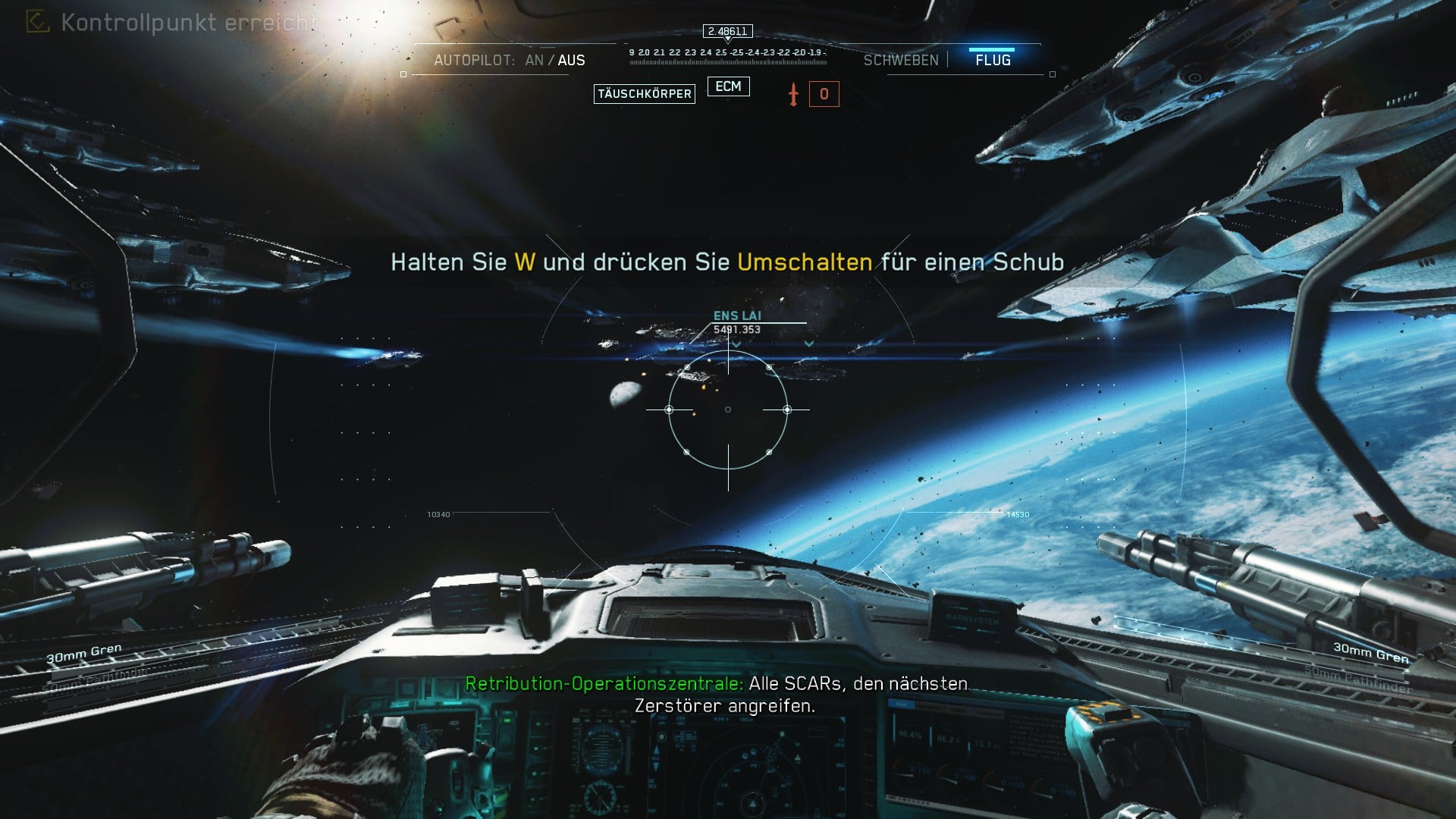Set the autopilot to AN
The image size is (1456, 819).
click(x=534, y=61)
